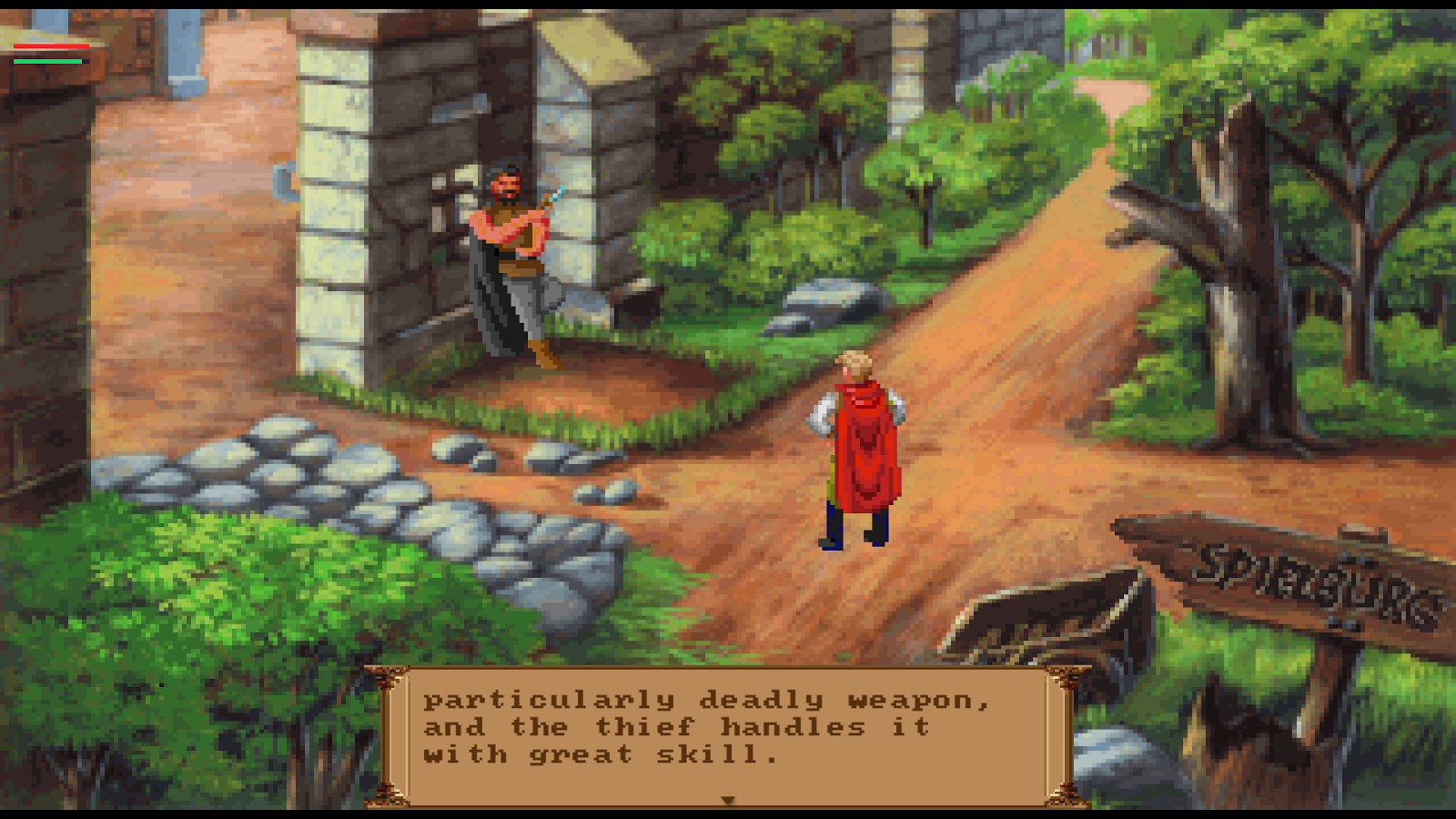
Task: Click the green stamina bar
Action: pyautogui.click(x=47, y=60)
